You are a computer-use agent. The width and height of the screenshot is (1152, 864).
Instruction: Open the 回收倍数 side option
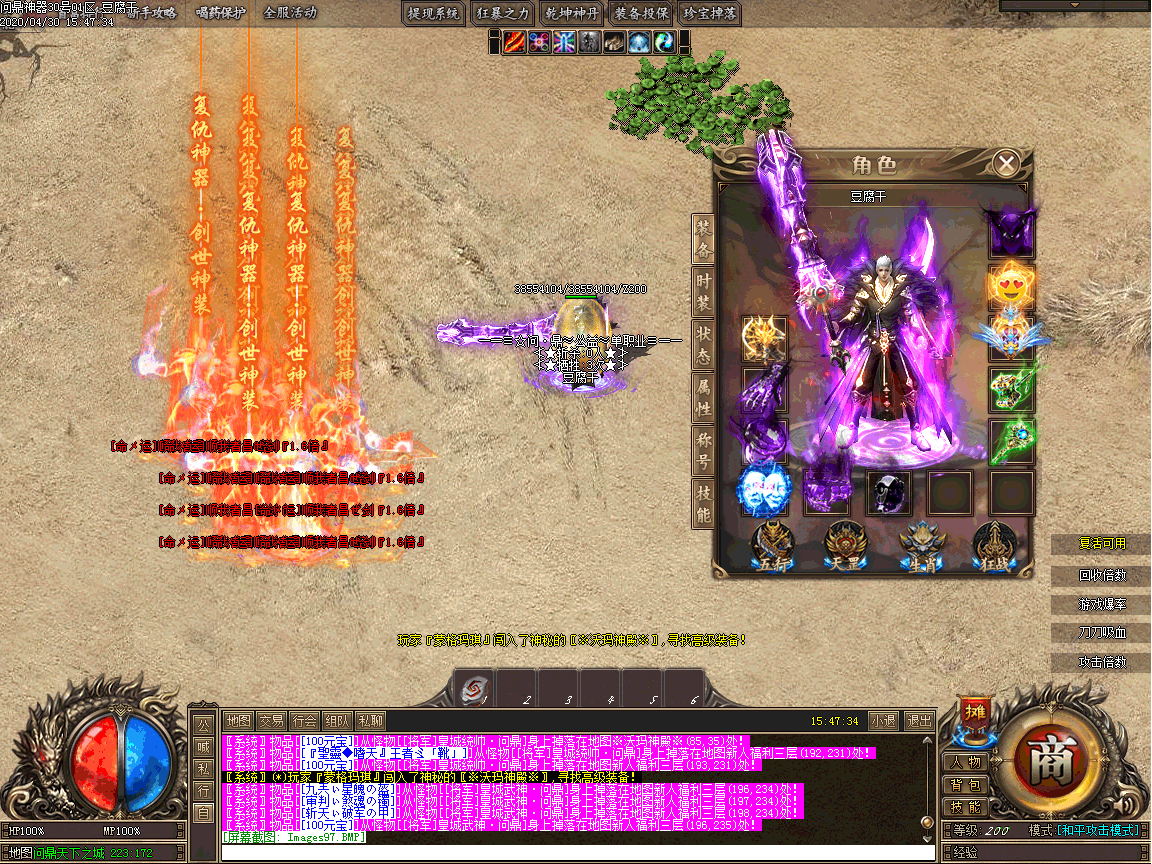[x=1101, y=575]
